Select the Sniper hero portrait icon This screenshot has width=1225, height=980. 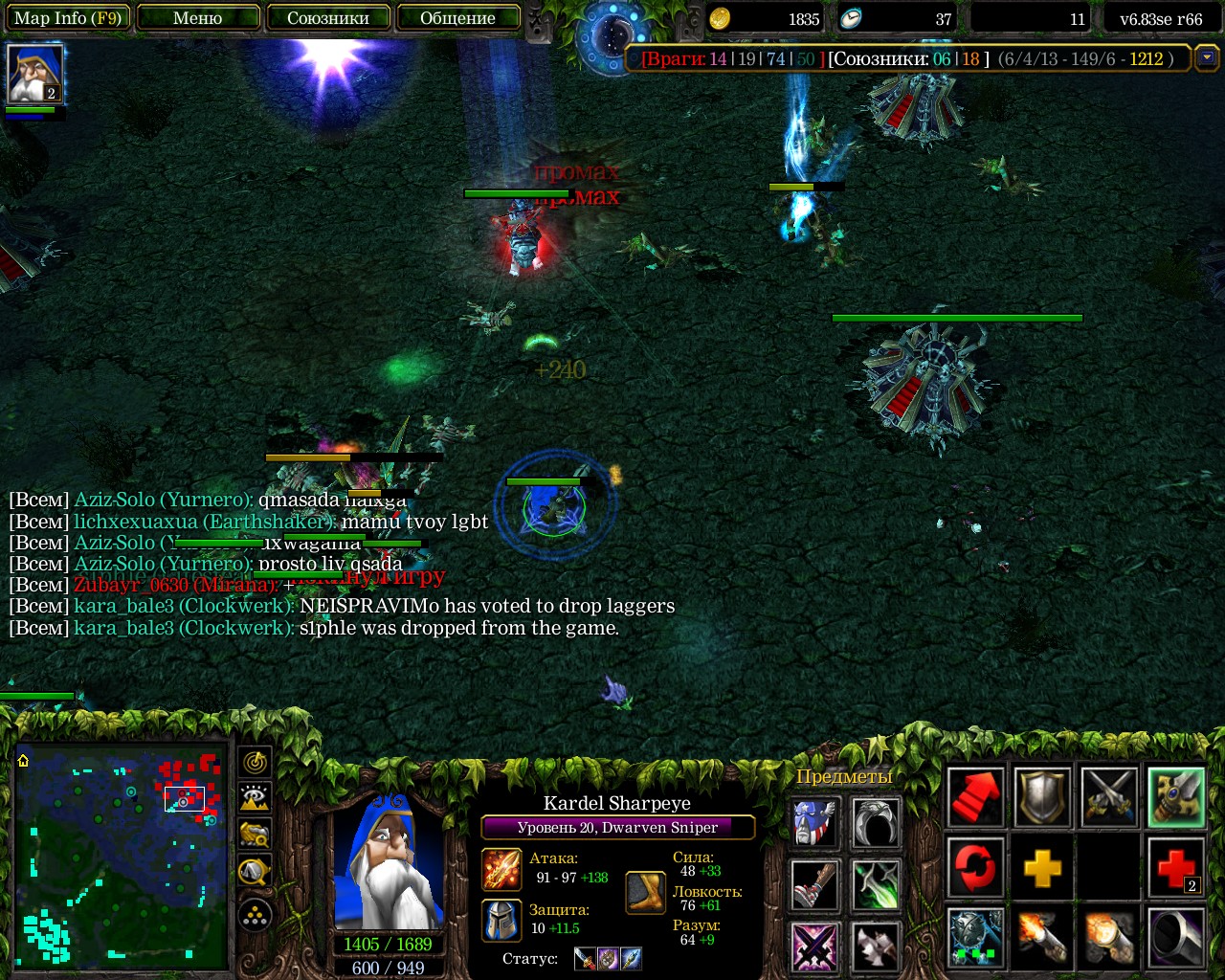click(35, 73)
